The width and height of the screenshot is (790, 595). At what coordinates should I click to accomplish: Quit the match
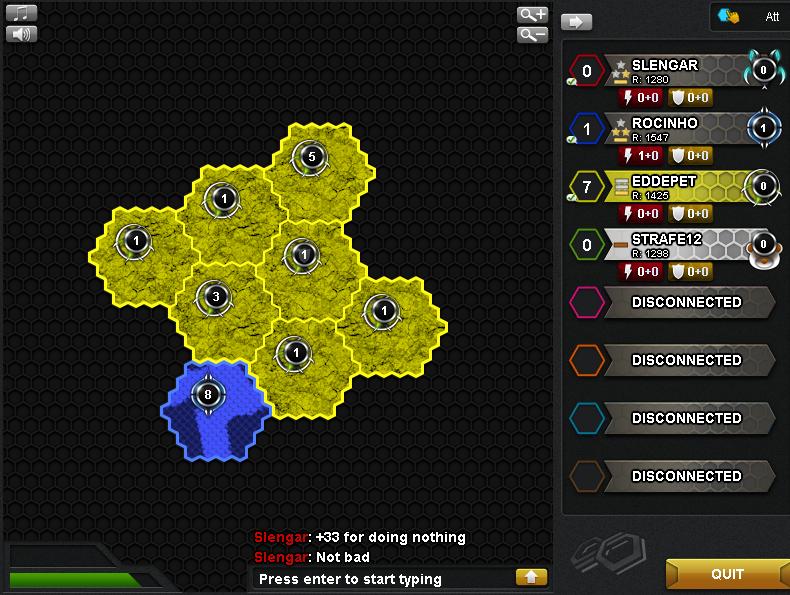(727, 574)
